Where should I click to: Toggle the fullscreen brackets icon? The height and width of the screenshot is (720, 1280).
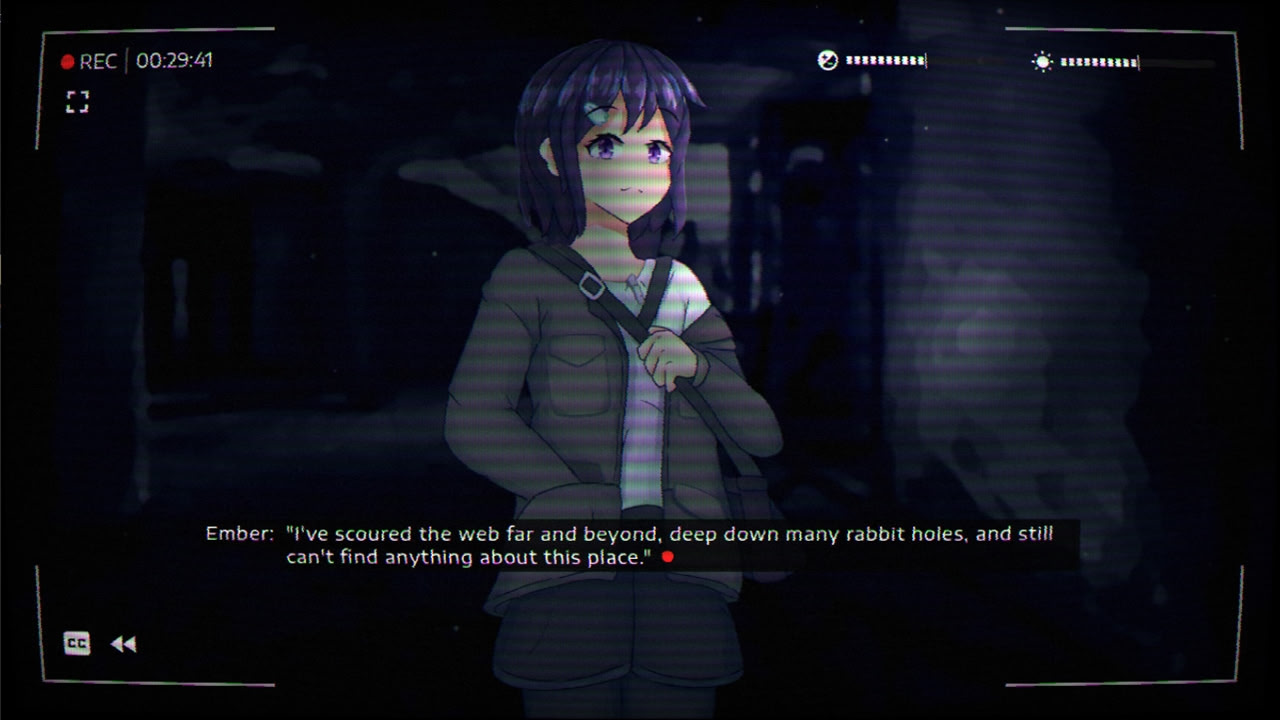click(77, 101)
